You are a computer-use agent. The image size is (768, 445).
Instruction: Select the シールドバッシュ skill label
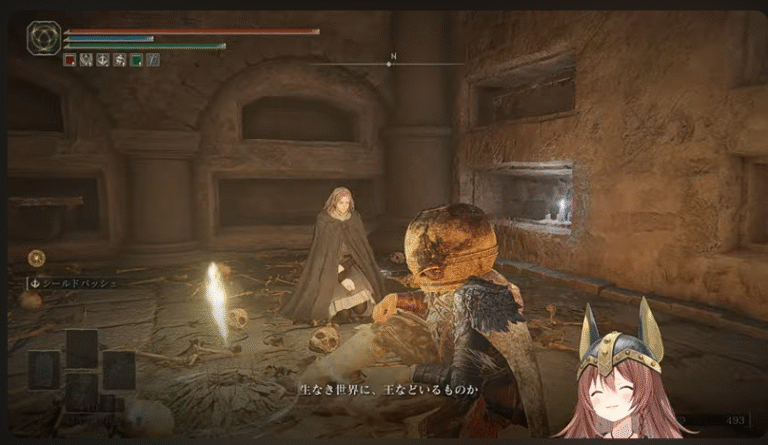(75, 283)
